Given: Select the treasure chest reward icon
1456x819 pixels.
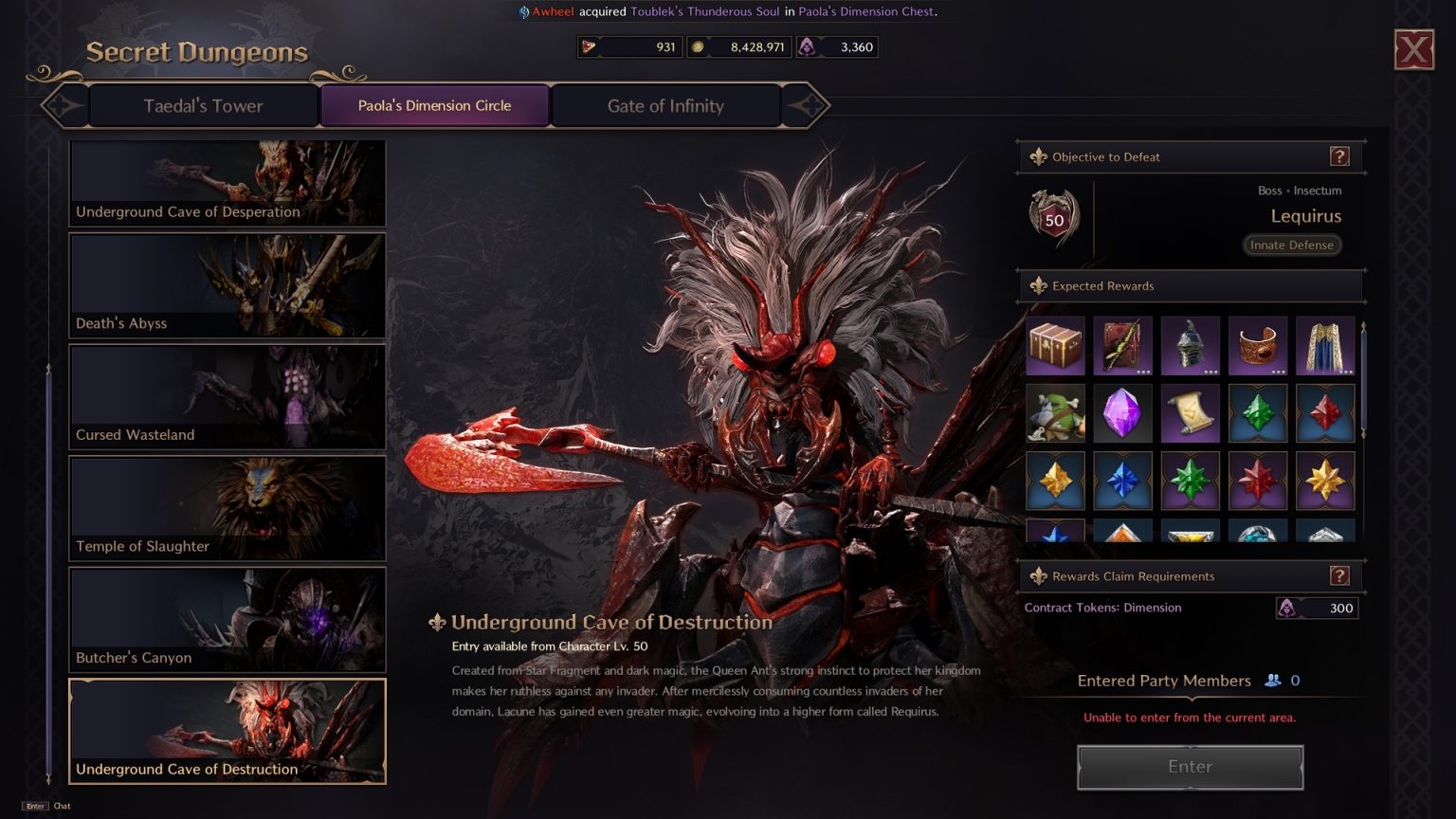Looking at the screenshot, I should [1055, 346].
